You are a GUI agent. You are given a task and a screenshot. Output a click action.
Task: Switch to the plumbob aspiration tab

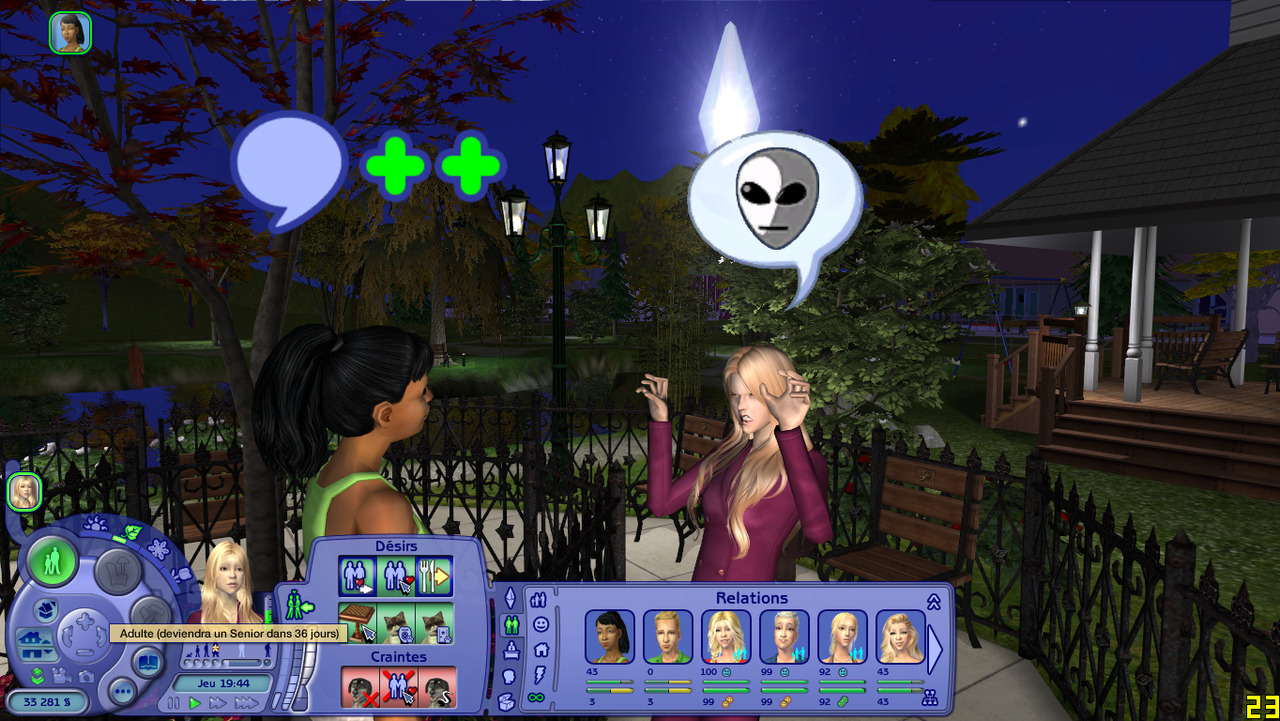(510, 598)
